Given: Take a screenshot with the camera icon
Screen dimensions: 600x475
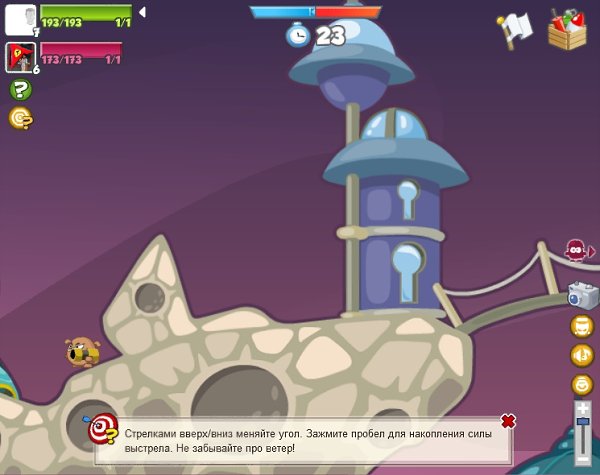Looking at the screenshot, I should [581, 295].
